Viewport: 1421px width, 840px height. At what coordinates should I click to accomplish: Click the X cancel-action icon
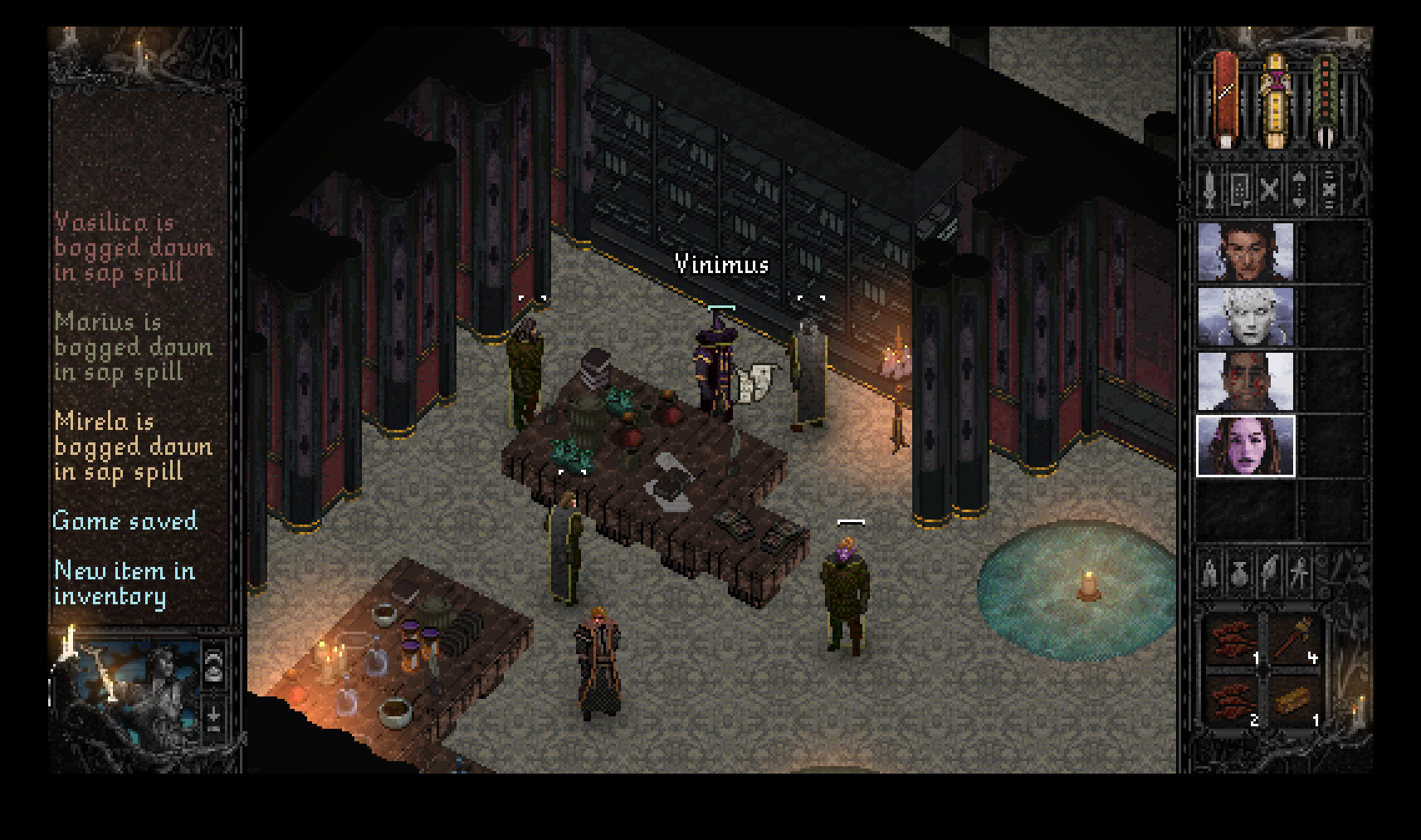[1269, 189]
